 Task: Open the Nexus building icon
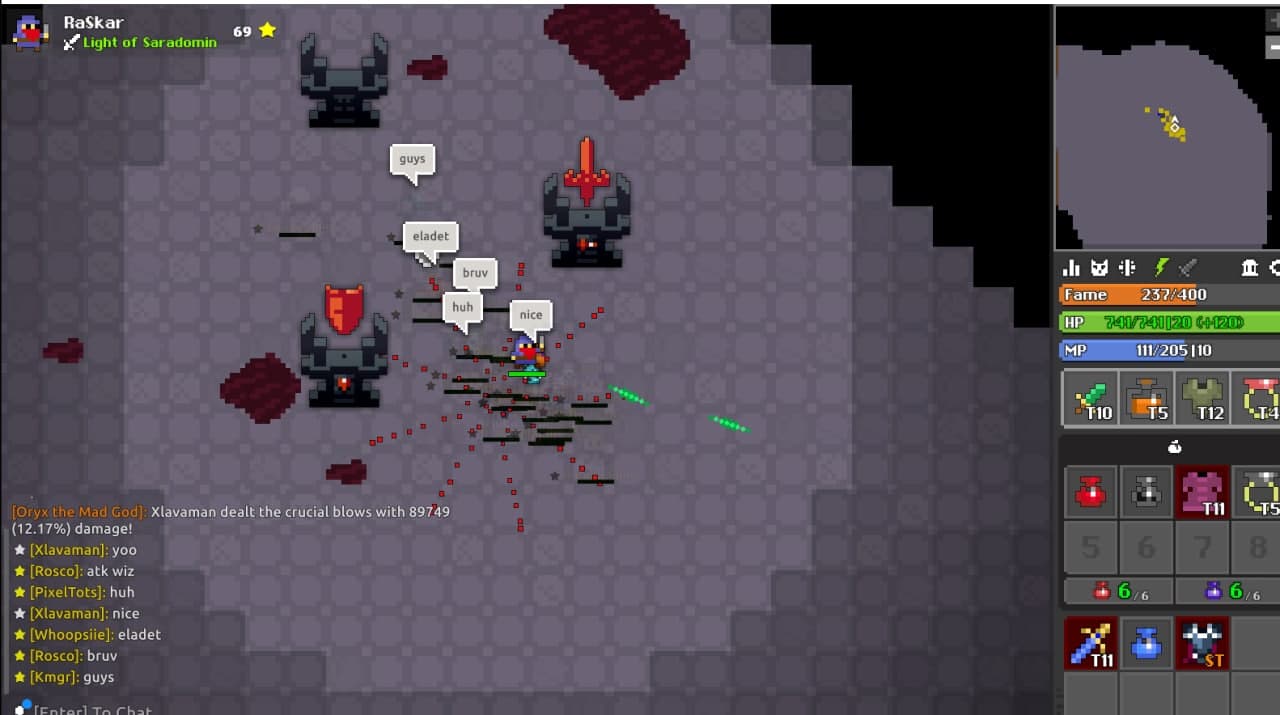pos(1249,268)
